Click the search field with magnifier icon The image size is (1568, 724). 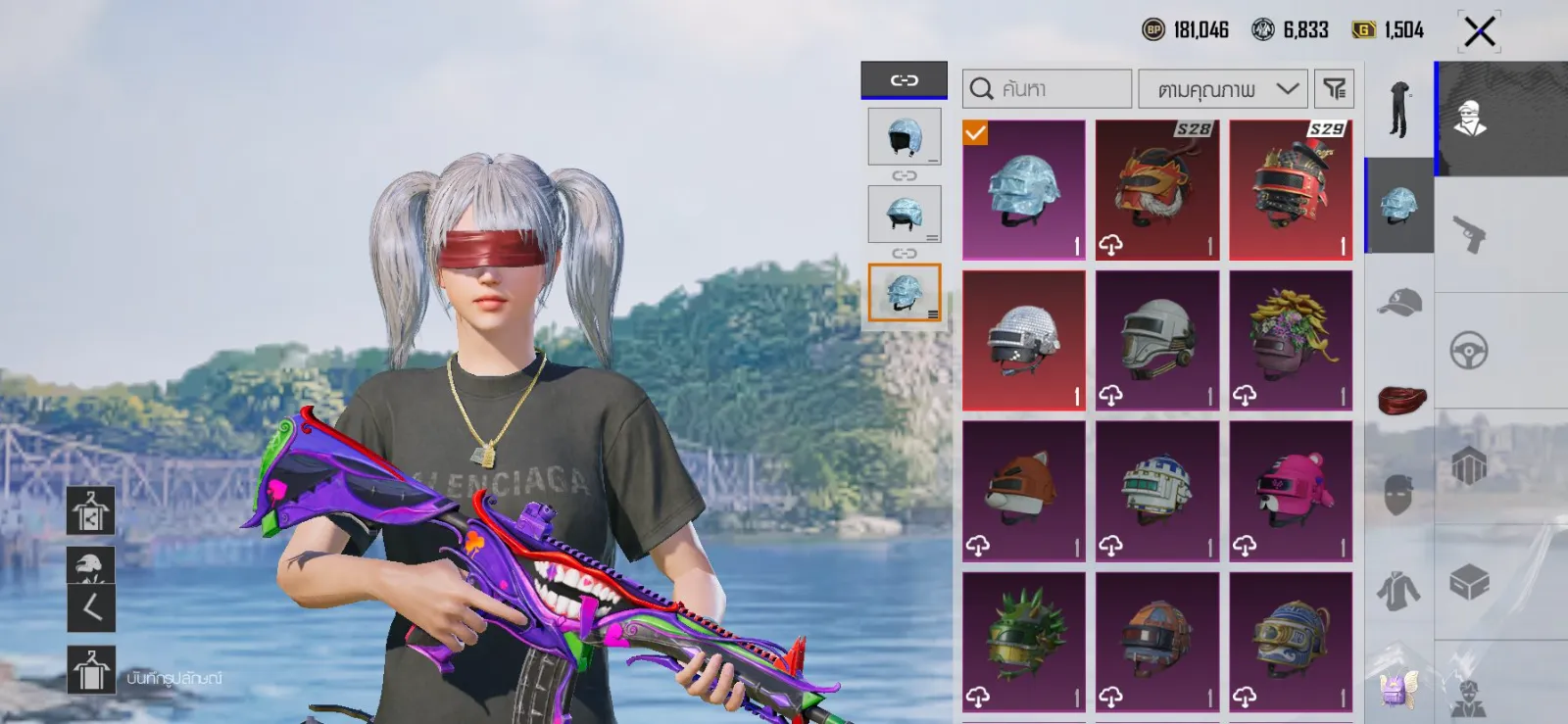[1047, 89]
